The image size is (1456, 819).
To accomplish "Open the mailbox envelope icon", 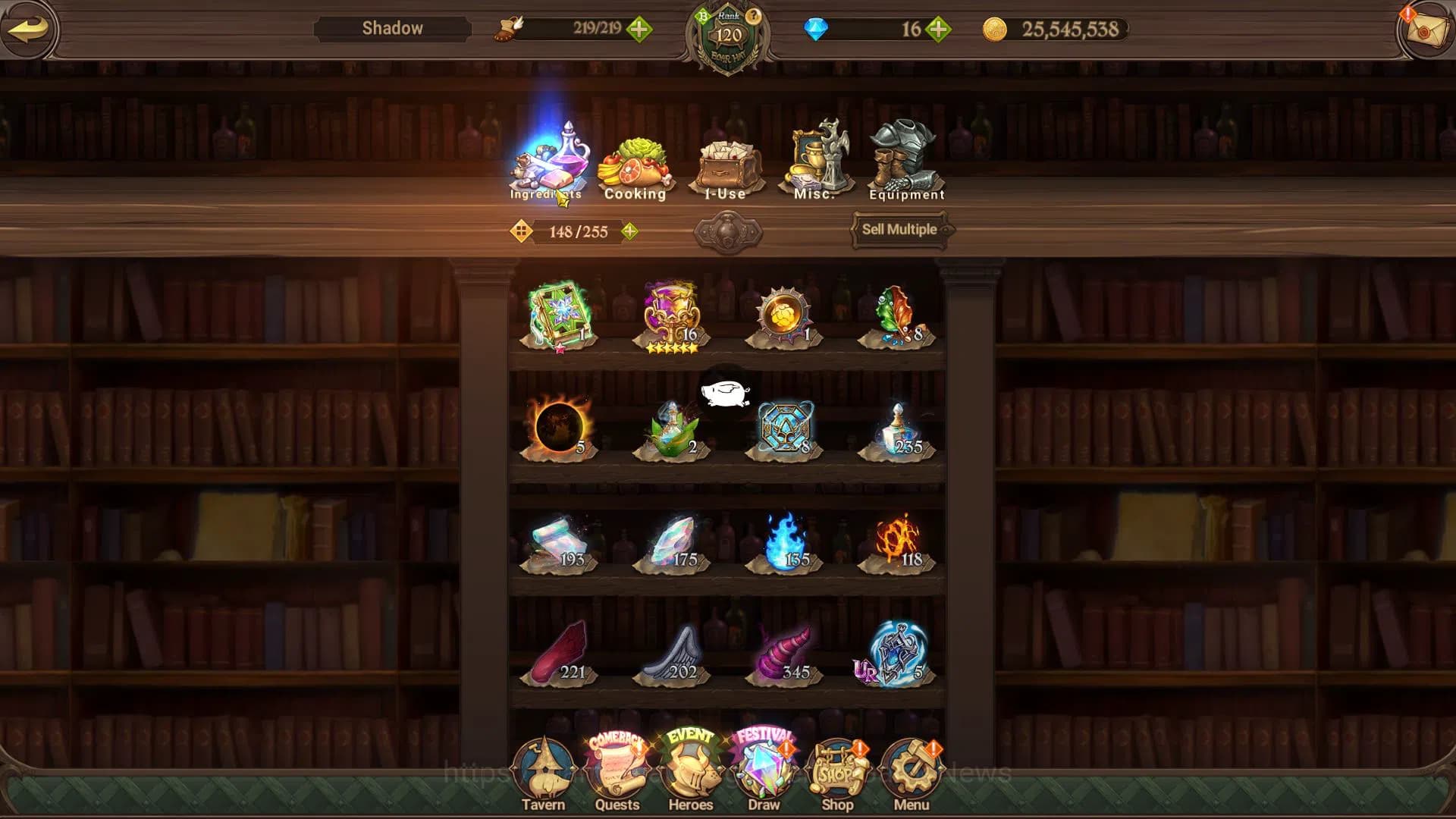I will (x=1425, y=30).
